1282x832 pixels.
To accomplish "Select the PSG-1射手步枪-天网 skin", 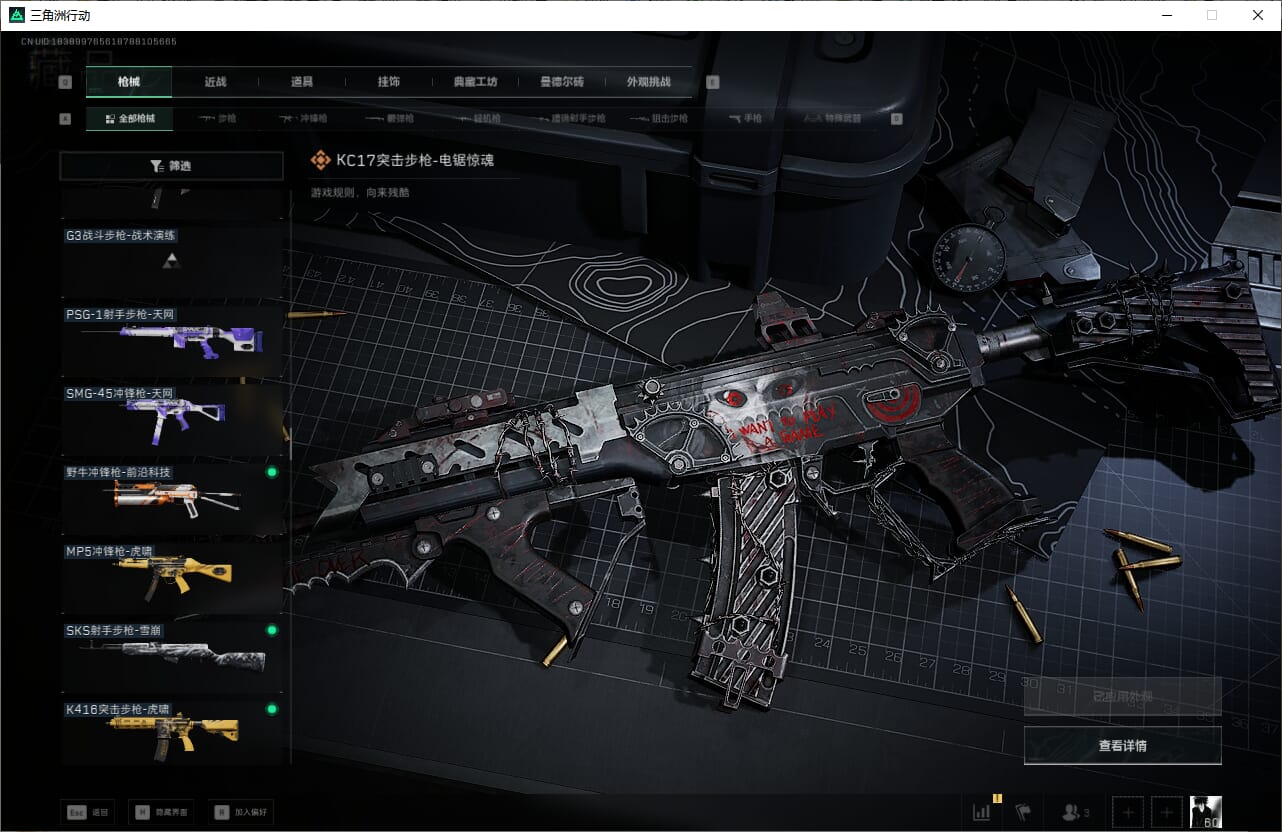I will coord(172,340).
